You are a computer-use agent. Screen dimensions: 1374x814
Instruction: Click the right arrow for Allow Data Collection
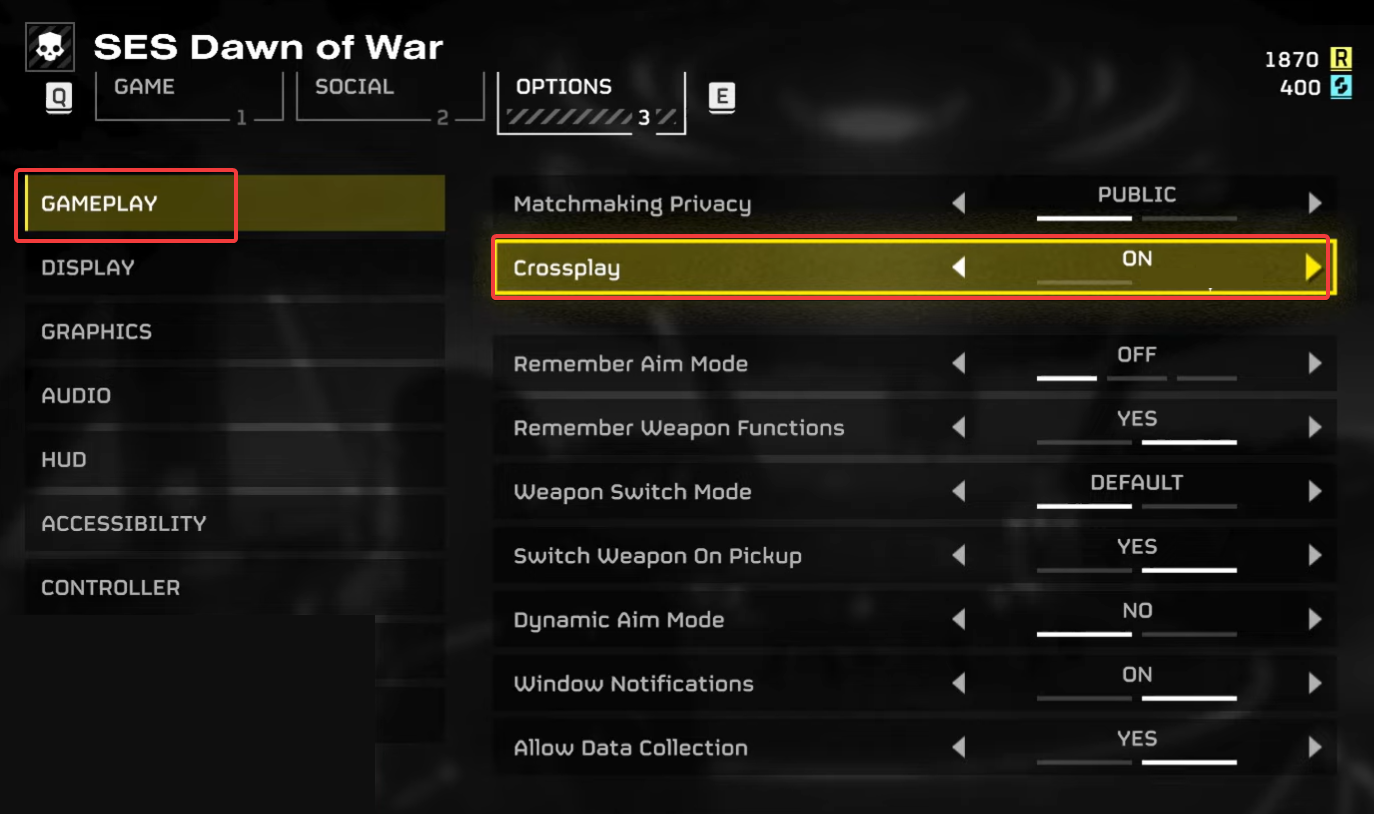[x=1313, y=746]
